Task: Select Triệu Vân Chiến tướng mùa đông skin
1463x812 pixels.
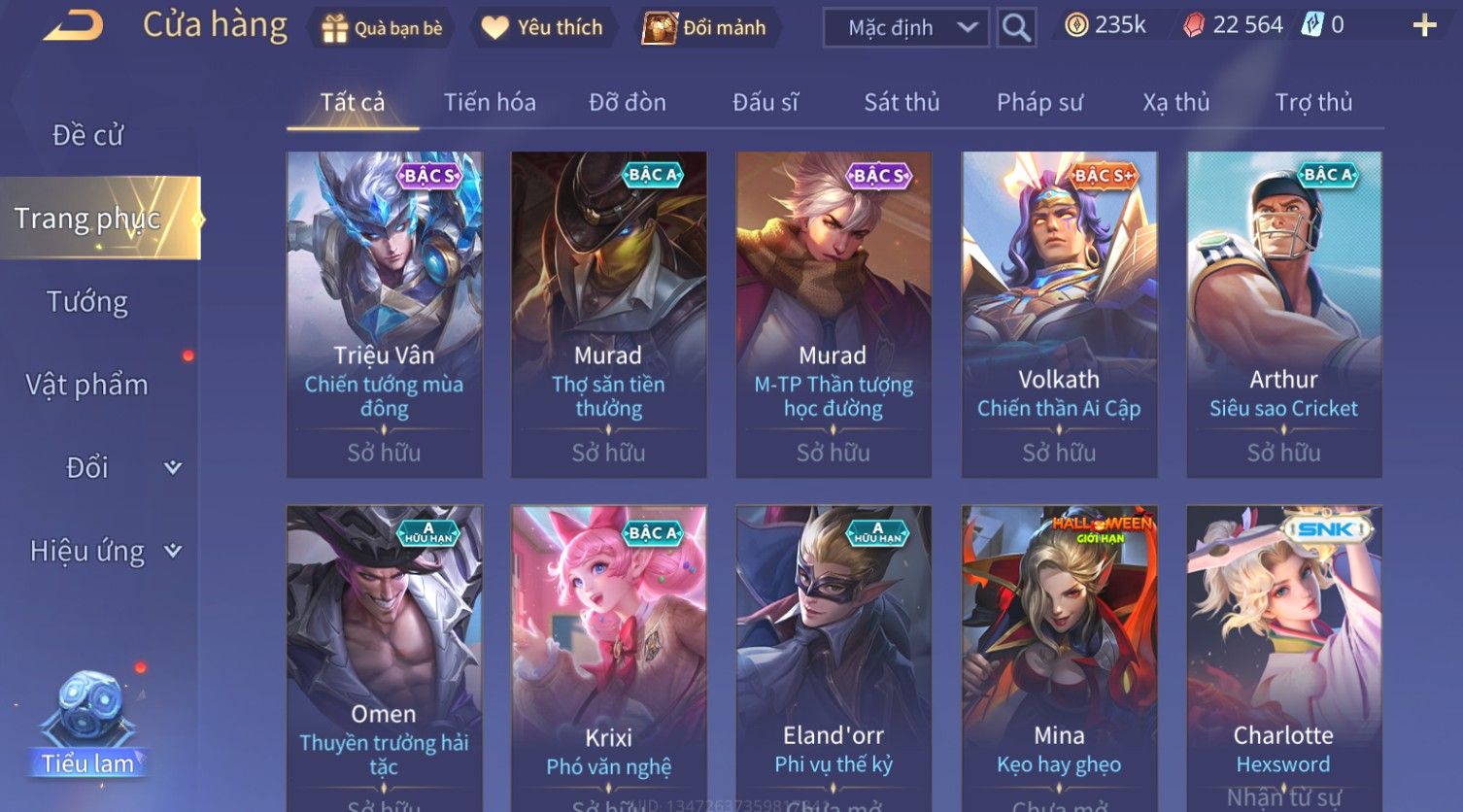Action: click(385, 313)
